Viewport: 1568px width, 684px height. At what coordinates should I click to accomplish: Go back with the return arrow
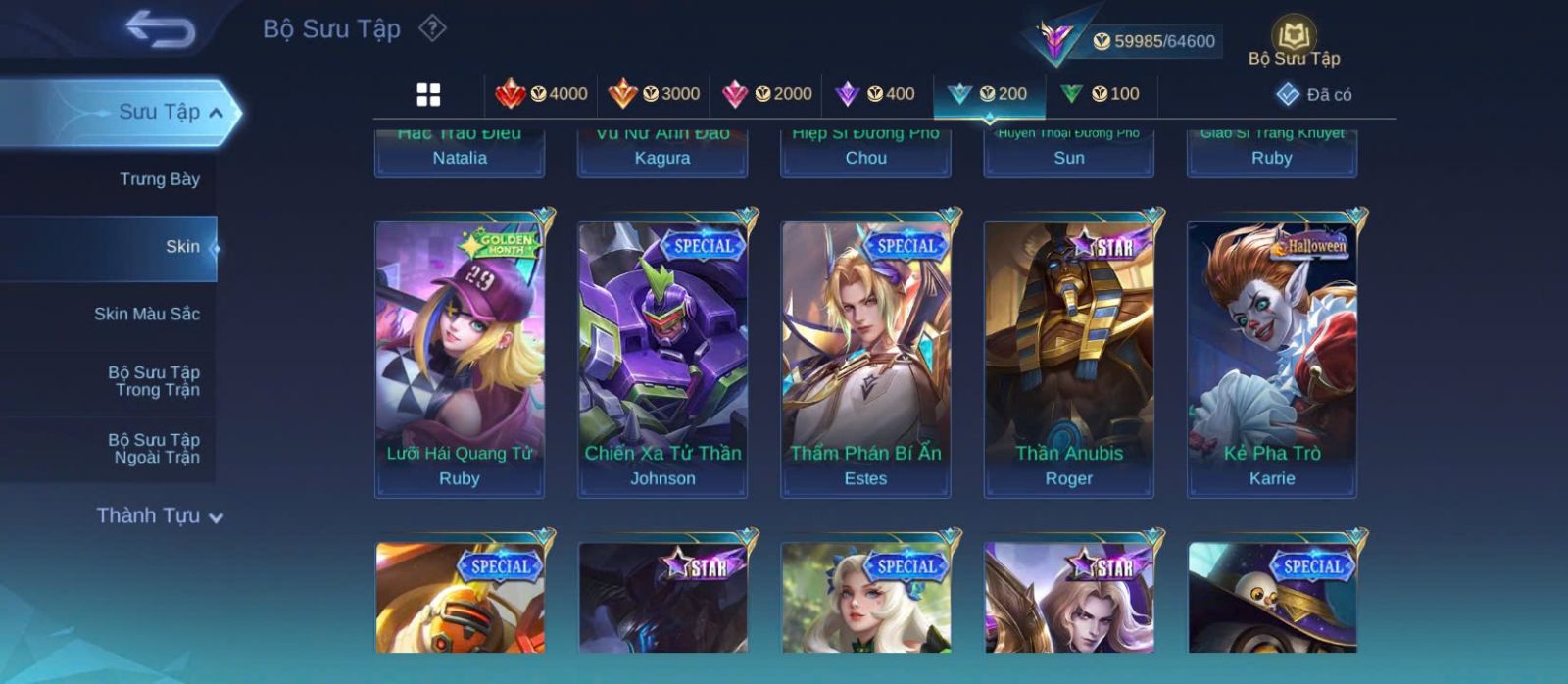pos(160,29)
